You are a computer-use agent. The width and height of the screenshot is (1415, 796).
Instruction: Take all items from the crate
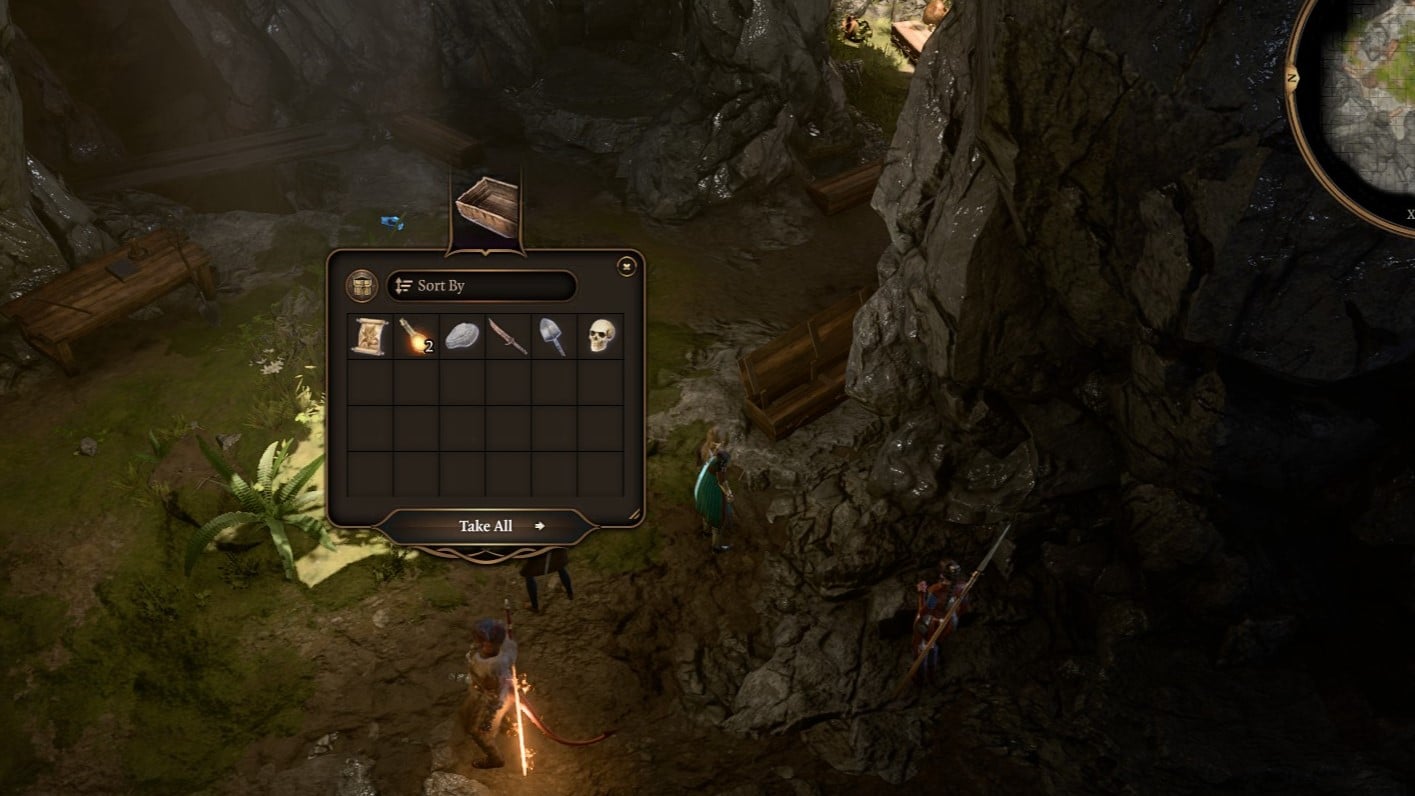click(487, 526)
